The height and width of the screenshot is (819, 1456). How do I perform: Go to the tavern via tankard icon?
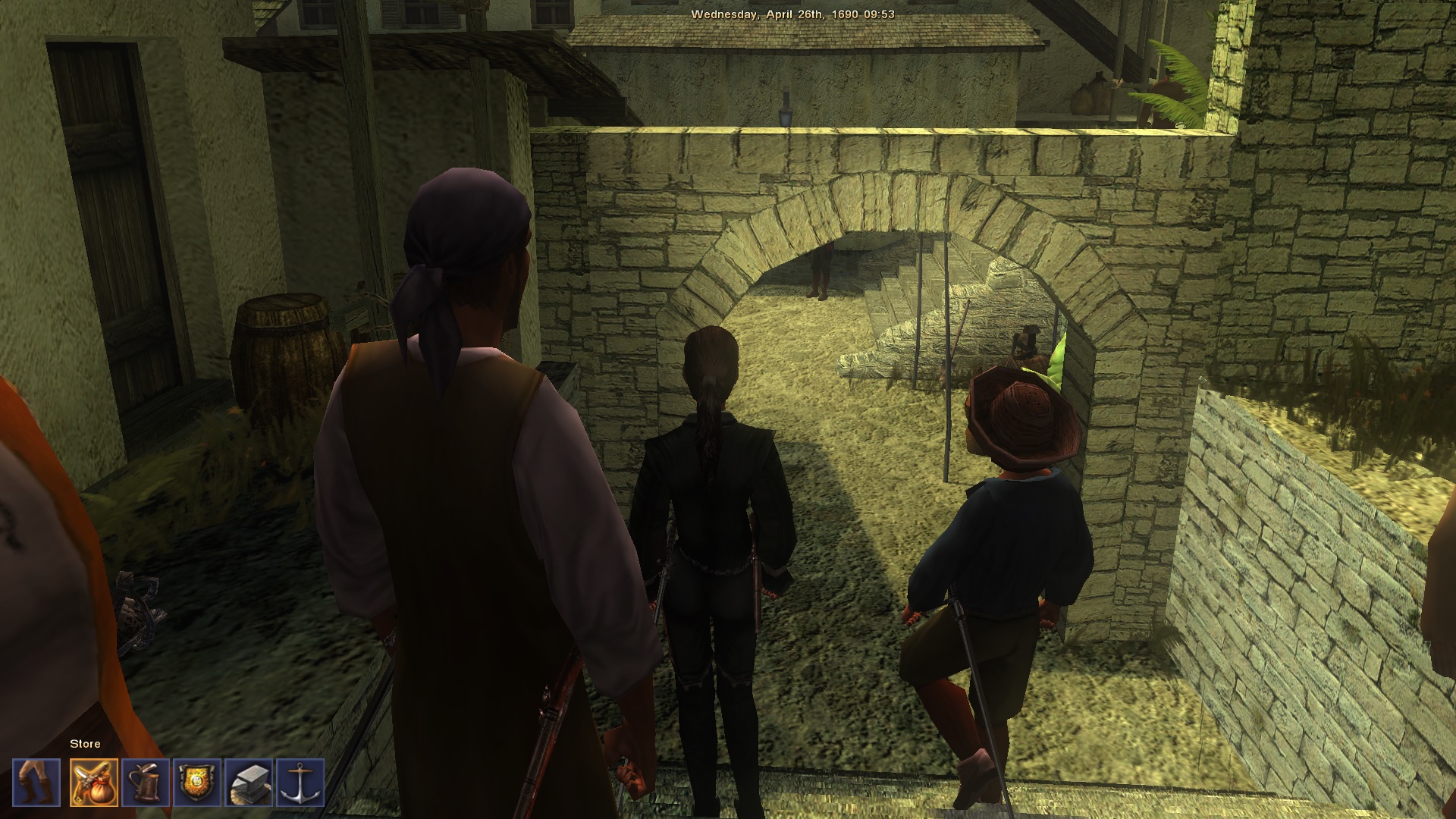146,783
